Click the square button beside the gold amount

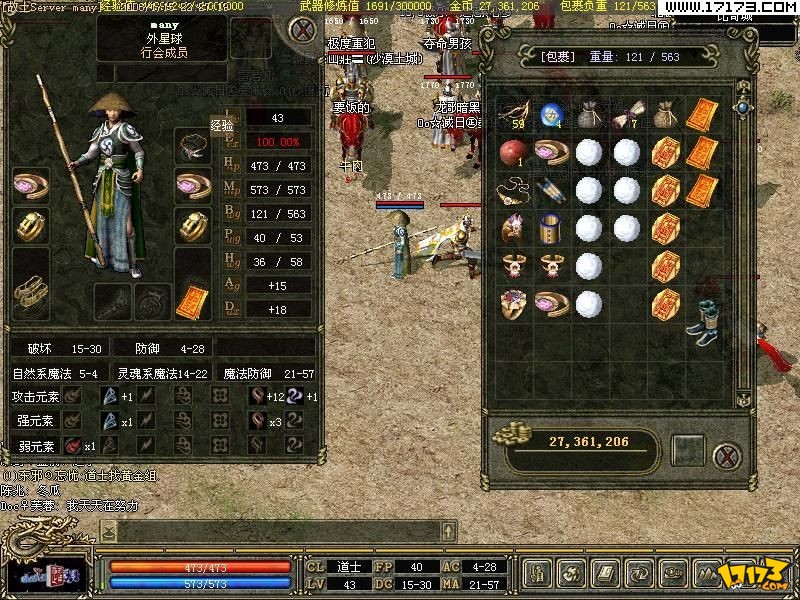688,451
